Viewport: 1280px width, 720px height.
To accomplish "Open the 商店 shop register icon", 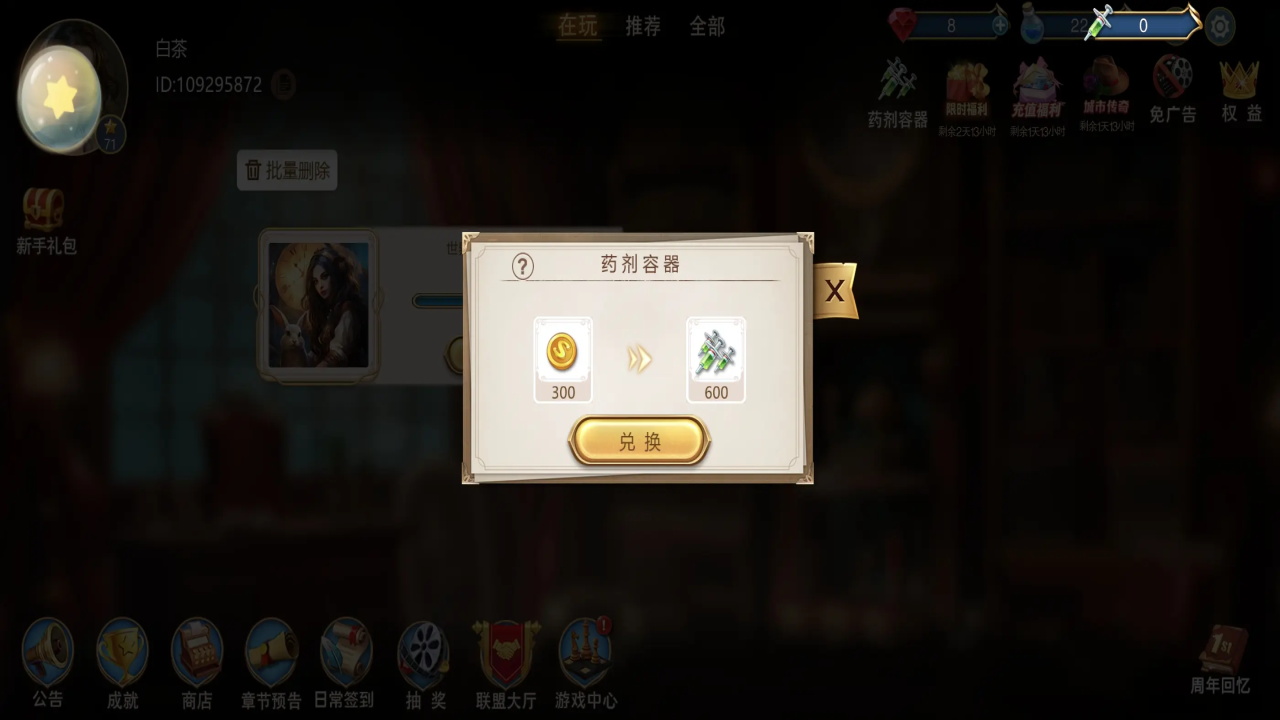I will pos(196,650).
